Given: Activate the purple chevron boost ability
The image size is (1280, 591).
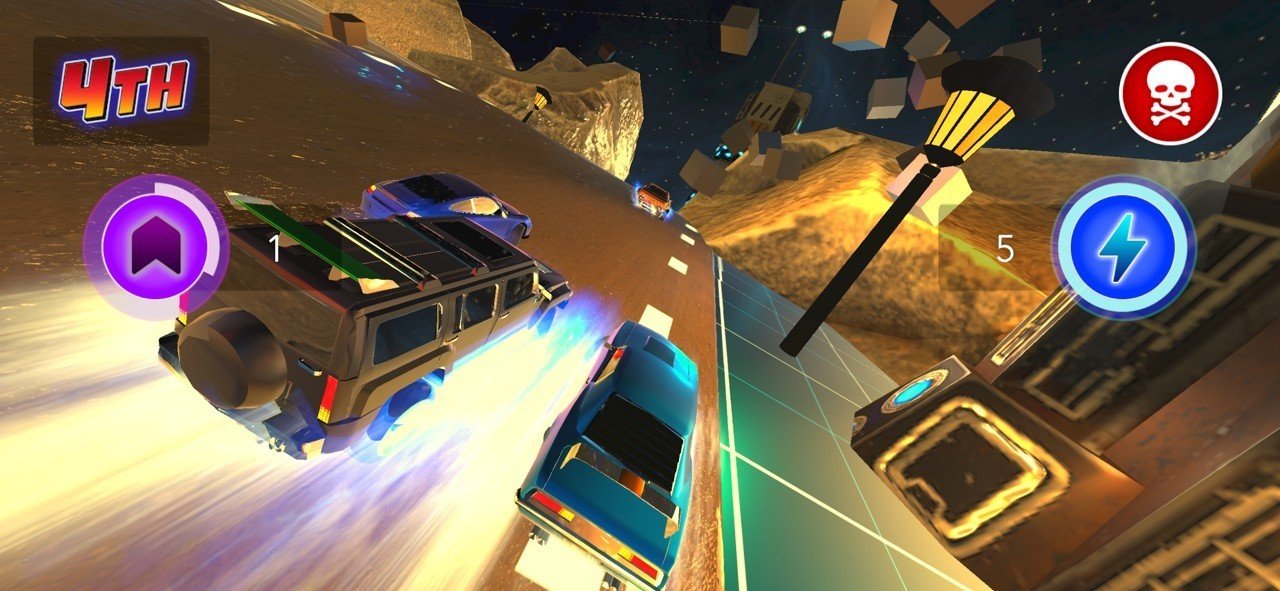Looking at the screenshot, I should coord(155,246).
